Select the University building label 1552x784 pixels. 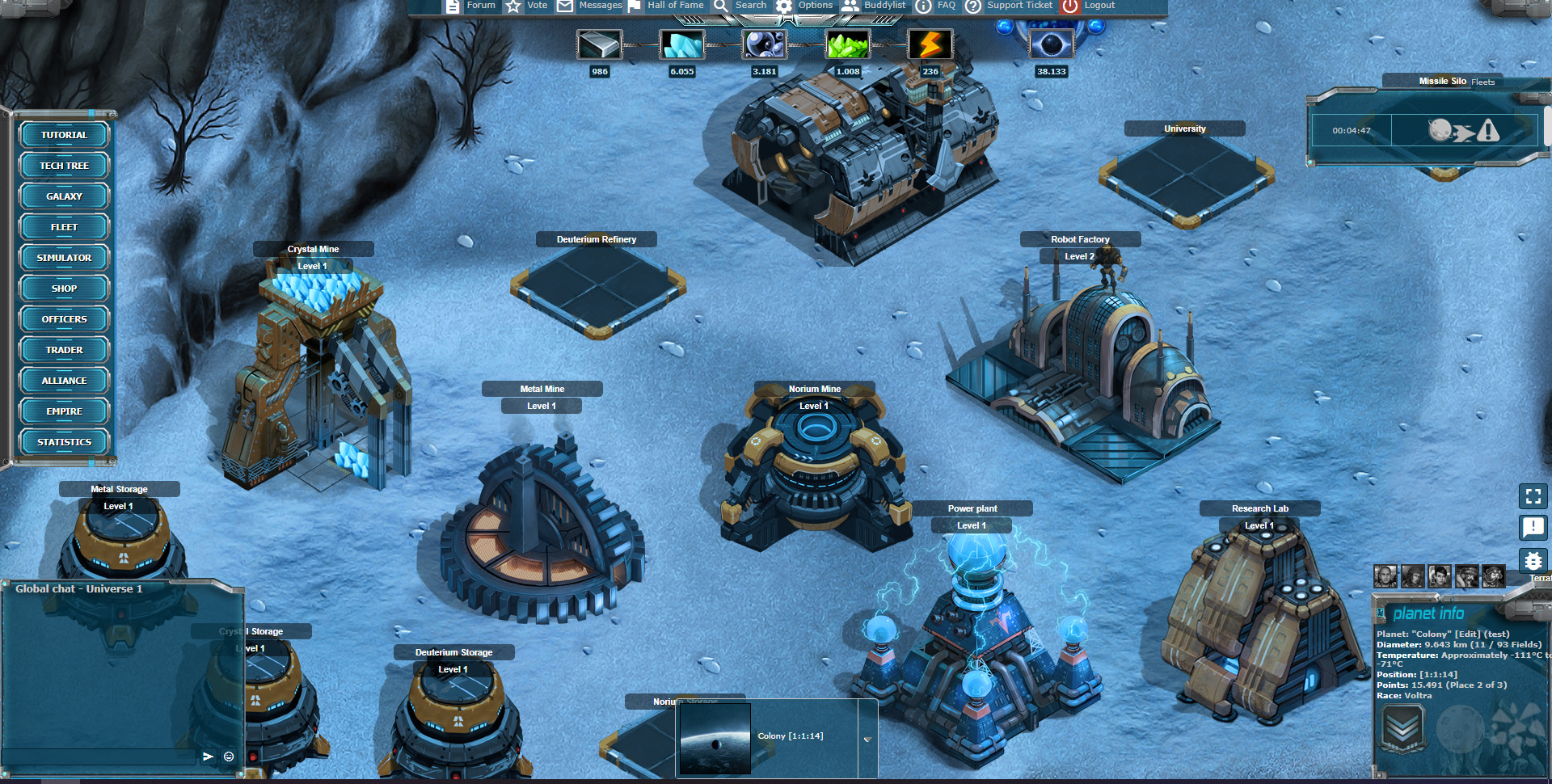[1184, 129]
